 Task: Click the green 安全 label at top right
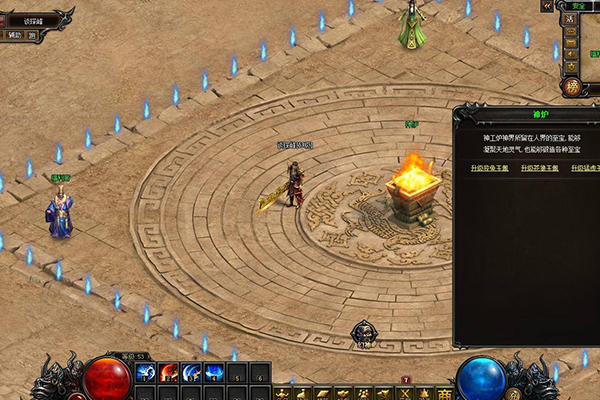(x=576, y=6)
